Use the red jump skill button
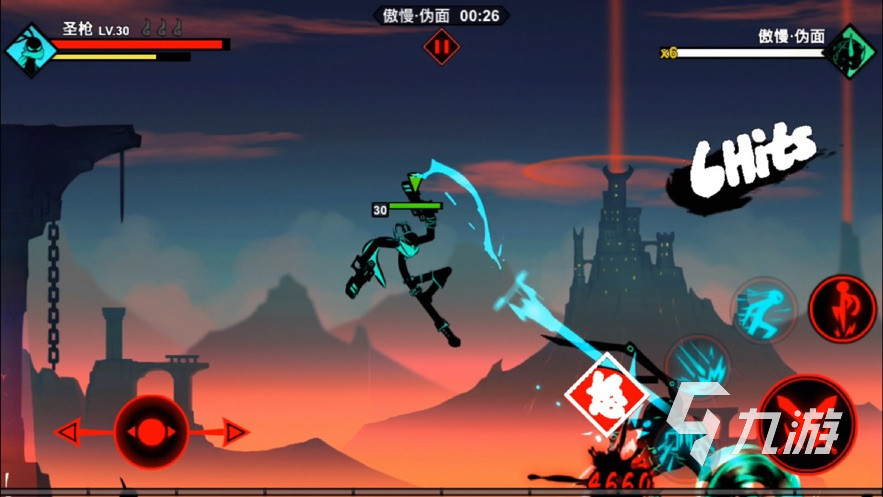 point(841,307)
